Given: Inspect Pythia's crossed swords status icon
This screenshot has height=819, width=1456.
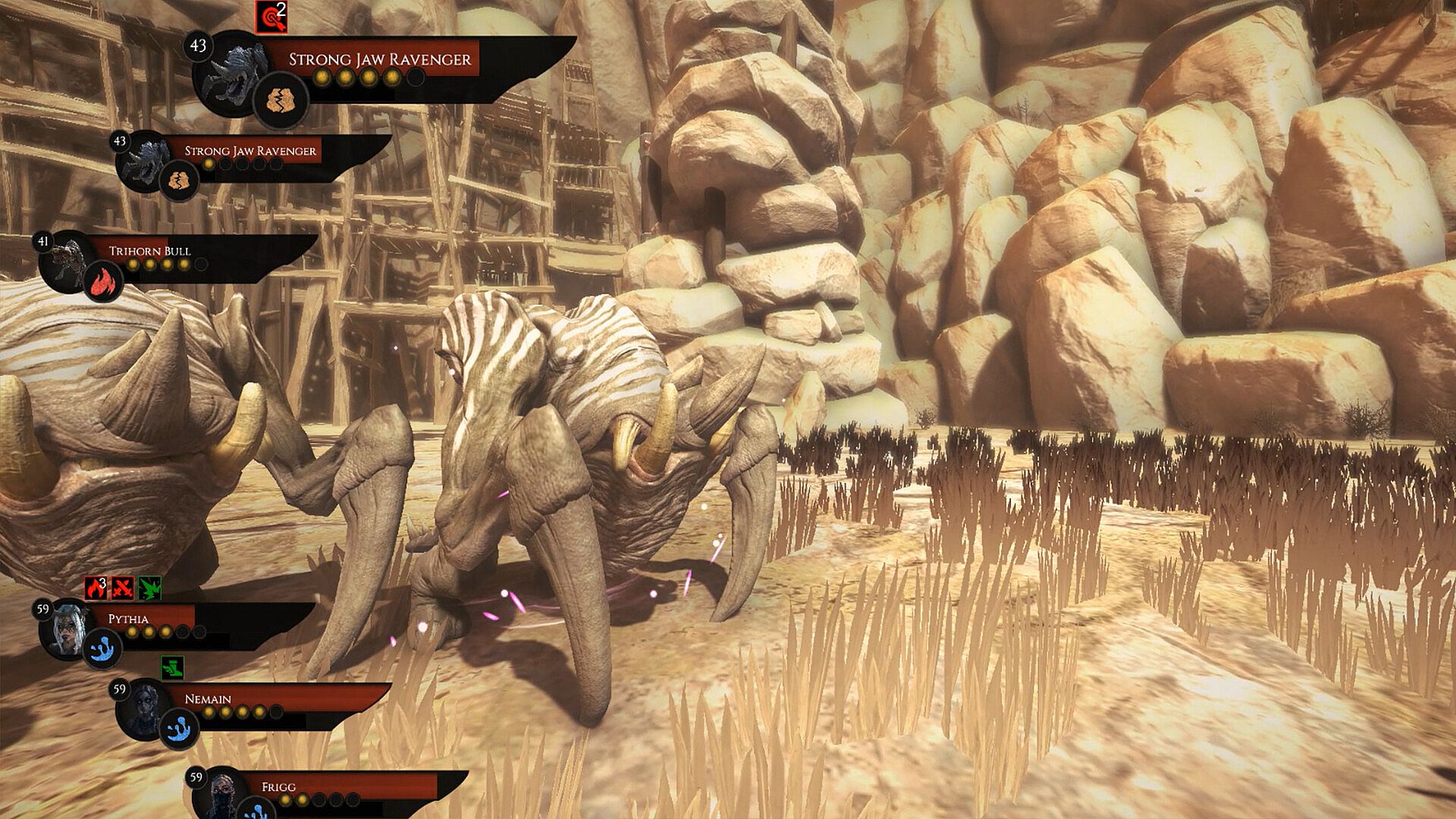Looking at the screenshot, I should (123, 588).
